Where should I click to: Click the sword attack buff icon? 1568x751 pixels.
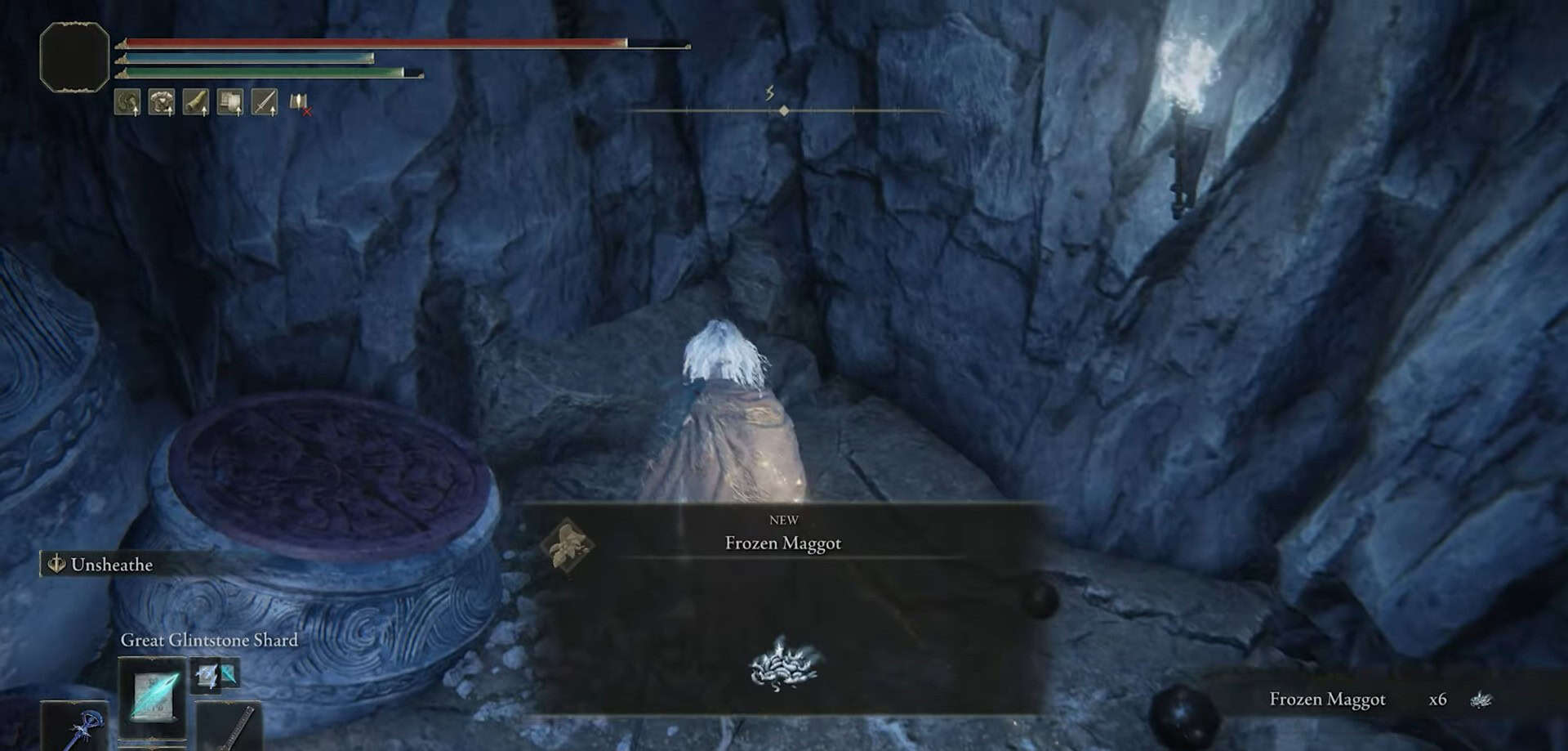265,102
